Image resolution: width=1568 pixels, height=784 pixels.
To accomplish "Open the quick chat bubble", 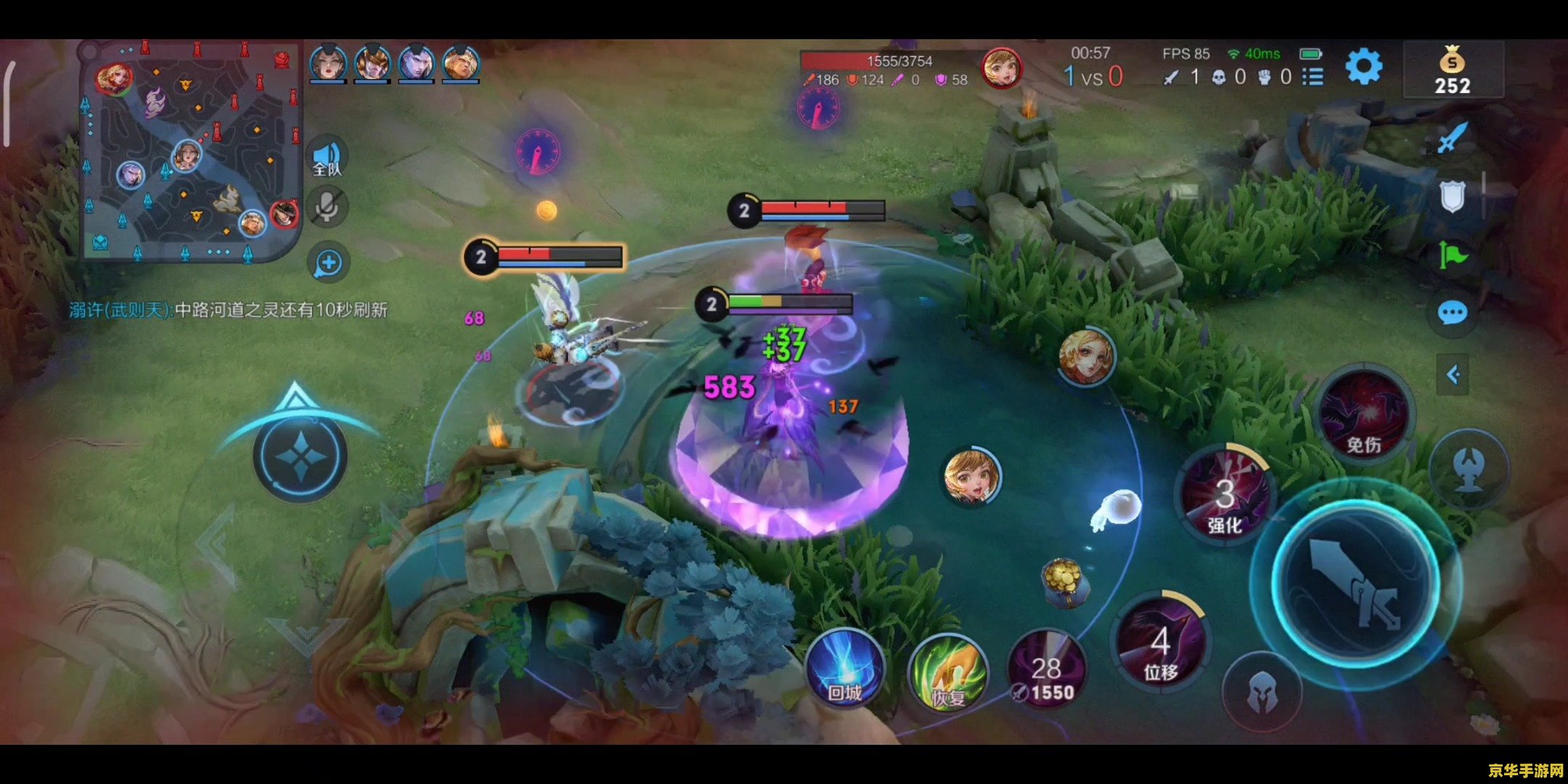I will pyautogui.click(x=1453, y=314).
